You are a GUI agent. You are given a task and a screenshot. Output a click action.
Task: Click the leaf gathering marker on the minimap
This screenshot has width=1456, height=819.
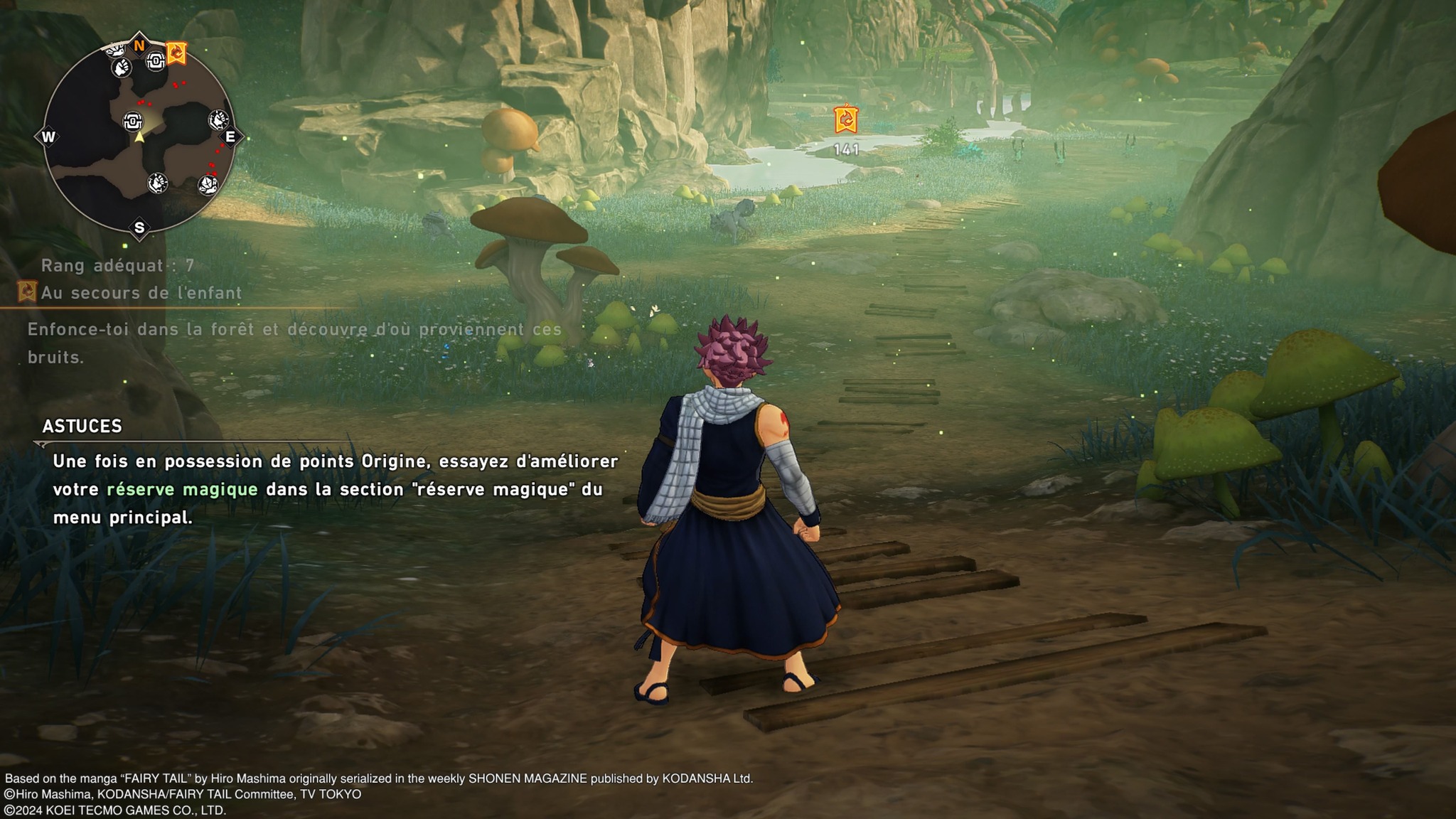click(x=208, y=185)
